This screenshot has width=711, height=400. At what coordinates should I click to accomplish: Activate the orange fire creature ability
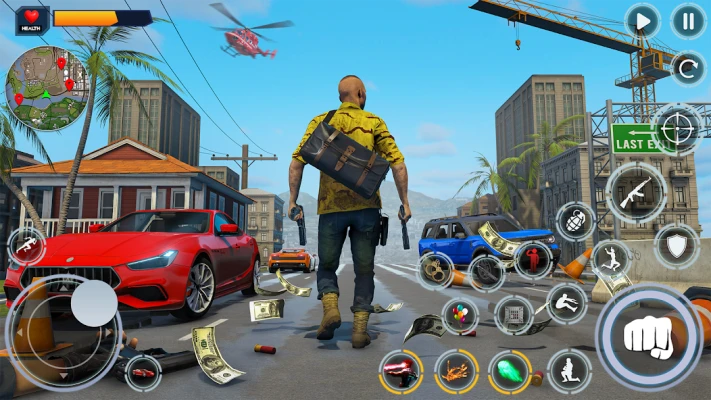tap(456, 371)
